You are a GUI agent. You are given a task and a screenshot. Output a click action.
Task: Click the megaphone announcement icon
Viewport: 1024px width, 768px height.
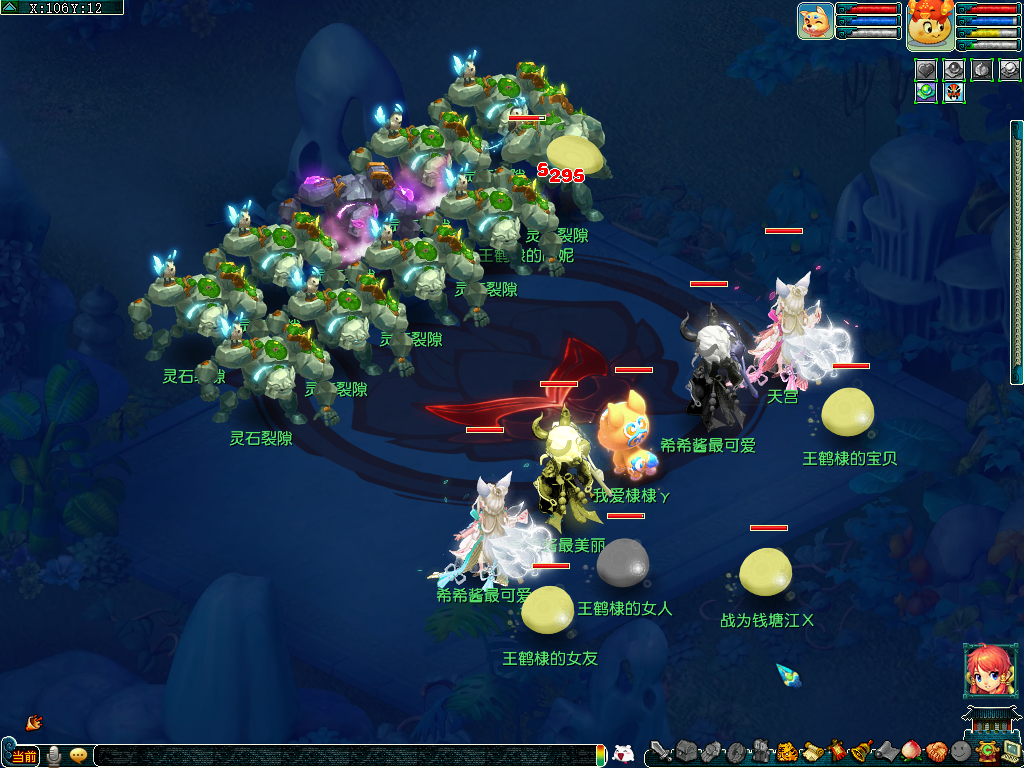(x=33, y=721)
